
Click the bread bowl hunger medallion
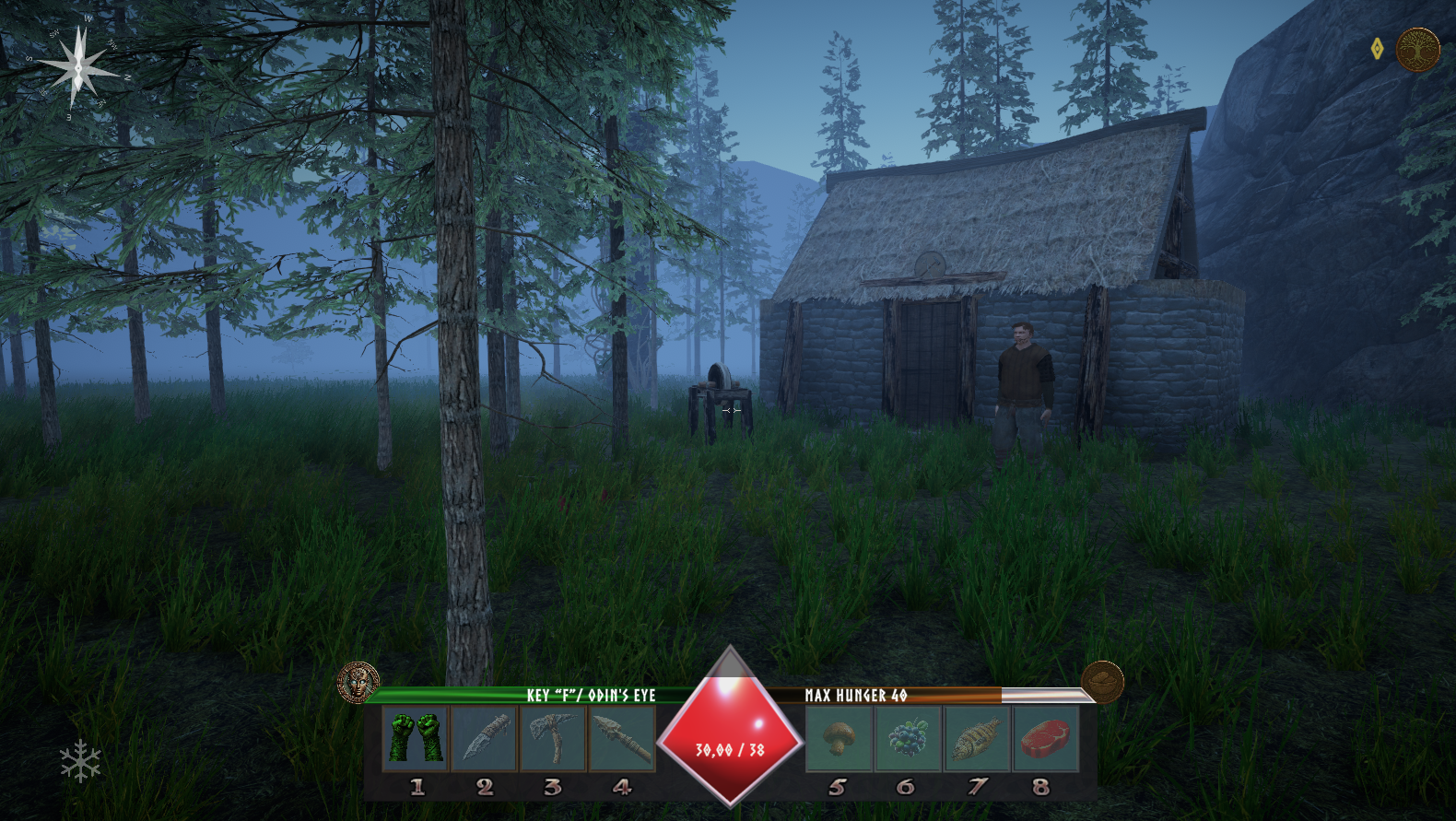click(x=1102, y=682)
